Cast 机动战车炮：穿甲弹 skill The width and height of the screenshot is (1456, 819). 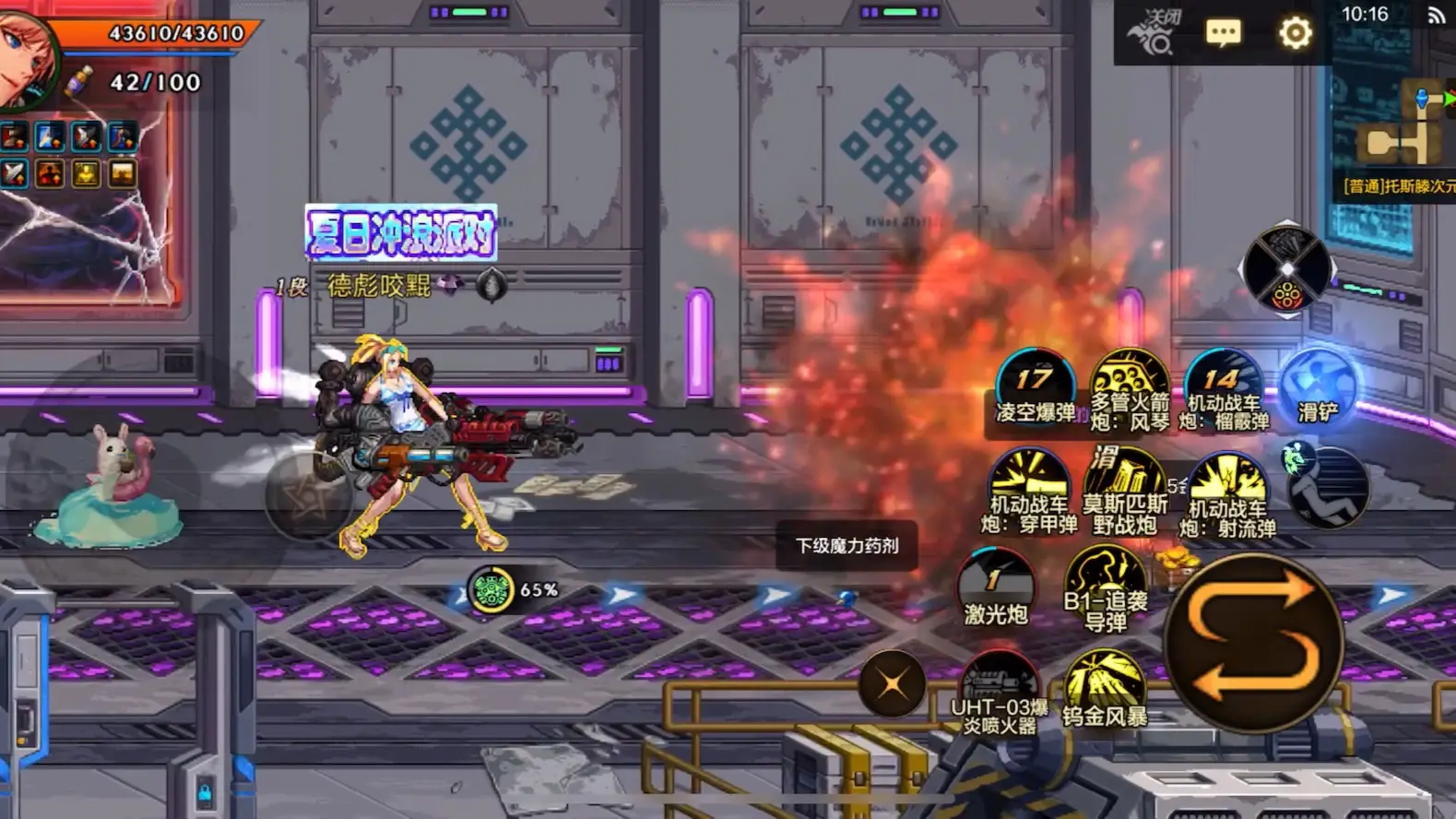[x=1029, y=489]
